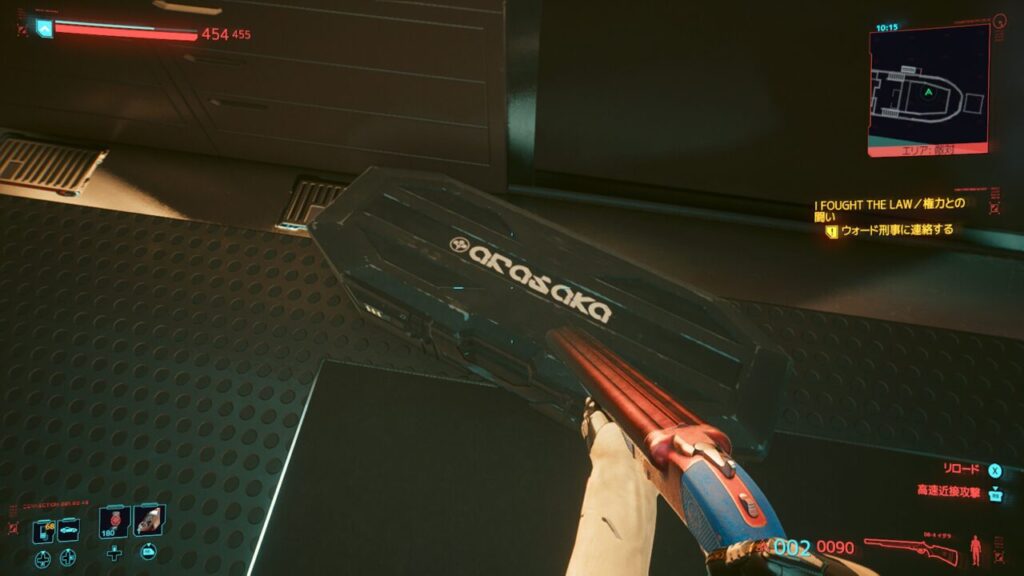Select the yellow objective marker icon

pos(831,230)
